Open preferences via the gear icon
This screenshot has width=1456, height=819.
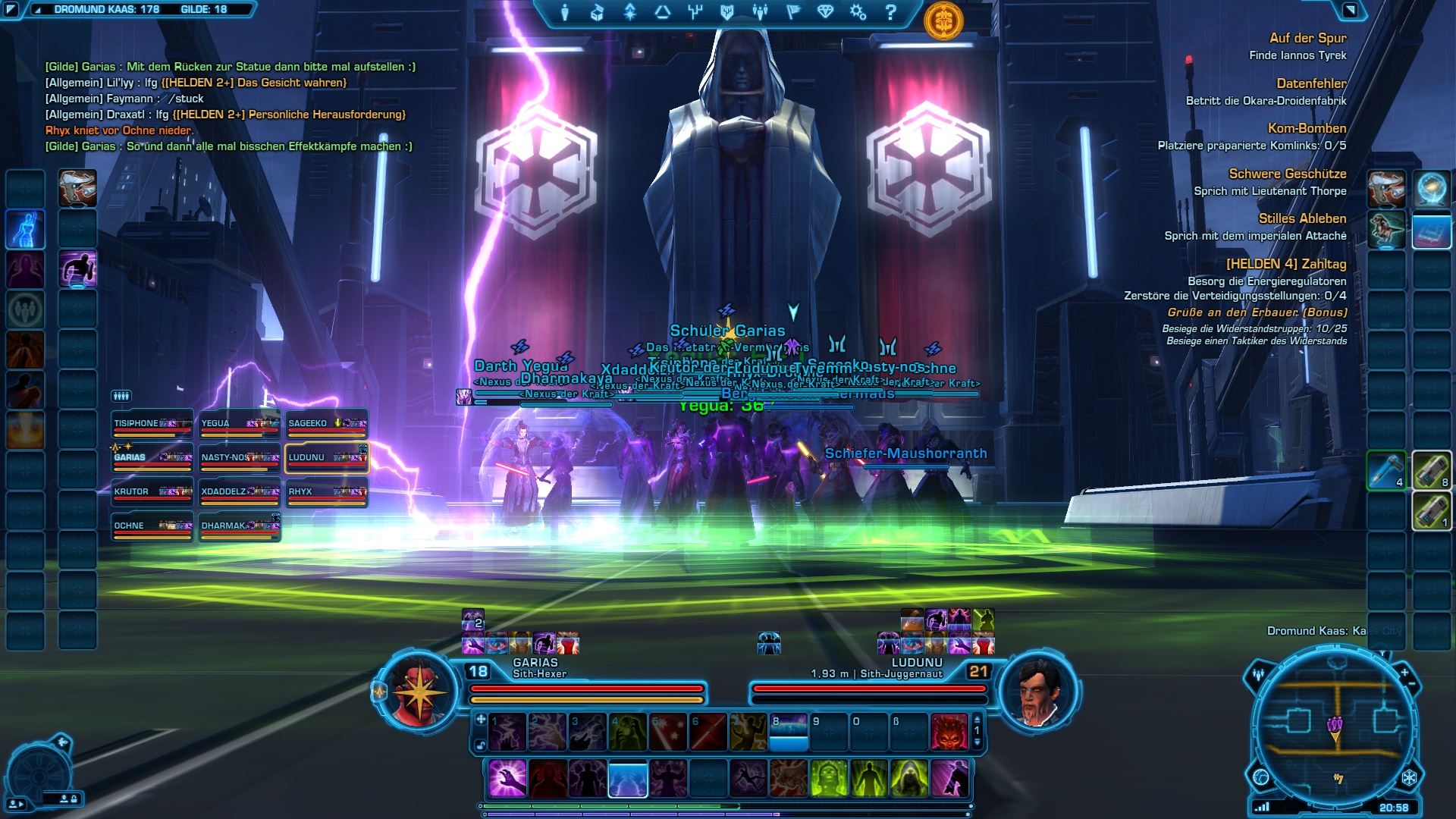click(858, 12)
